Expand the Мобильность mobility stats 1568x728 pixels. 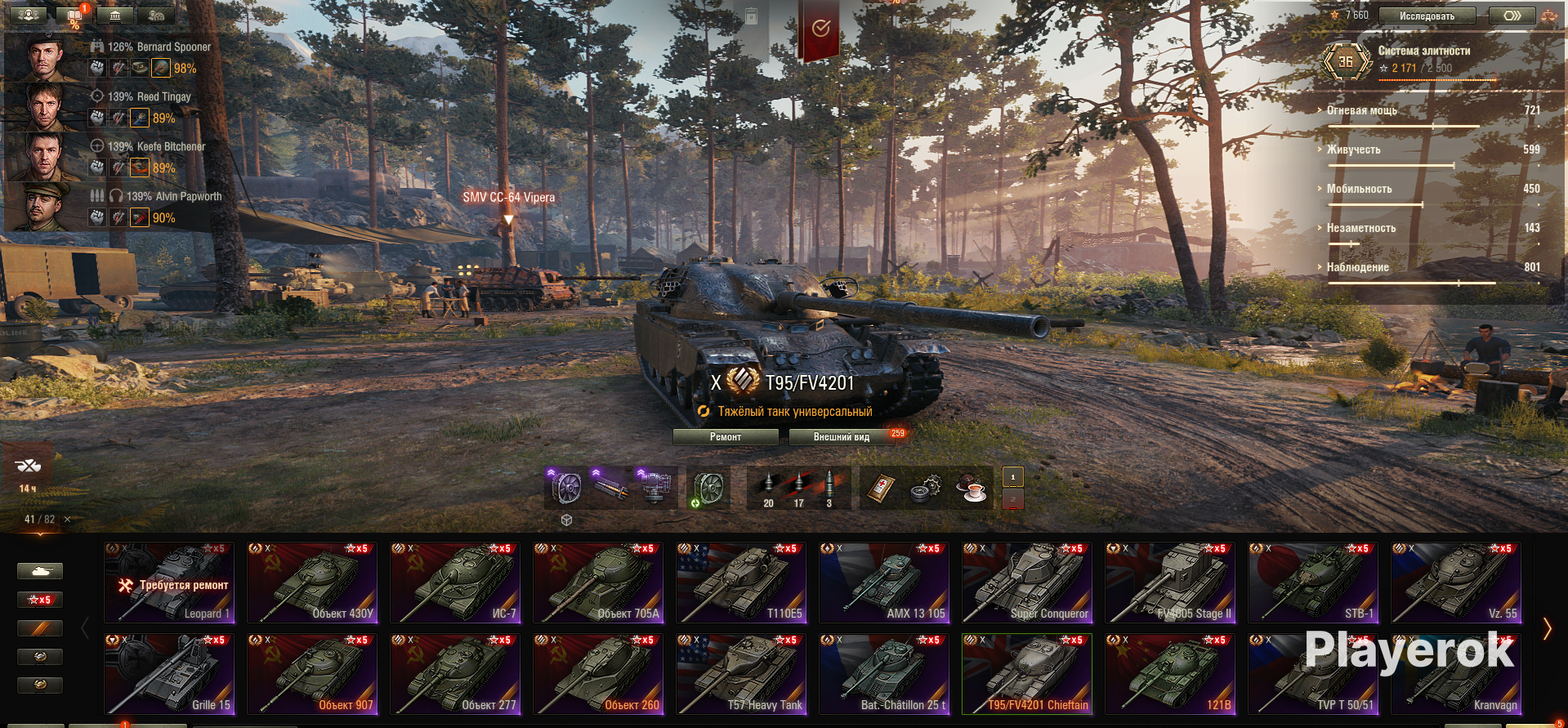click(1359, 189)
